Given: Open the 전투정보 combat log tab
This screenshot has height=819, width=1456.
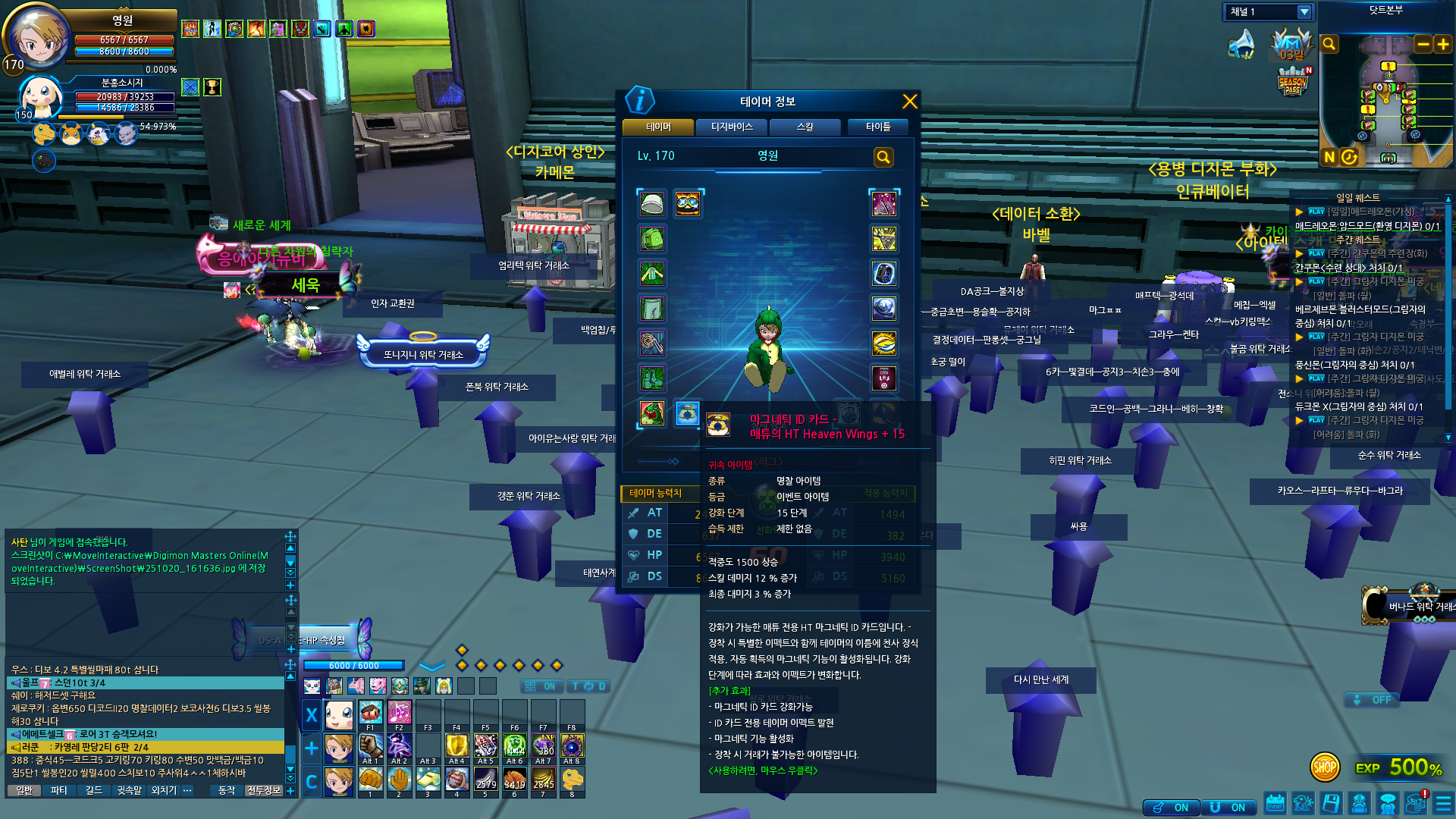Looking at the screenshot, I should (x=263, y=790).
